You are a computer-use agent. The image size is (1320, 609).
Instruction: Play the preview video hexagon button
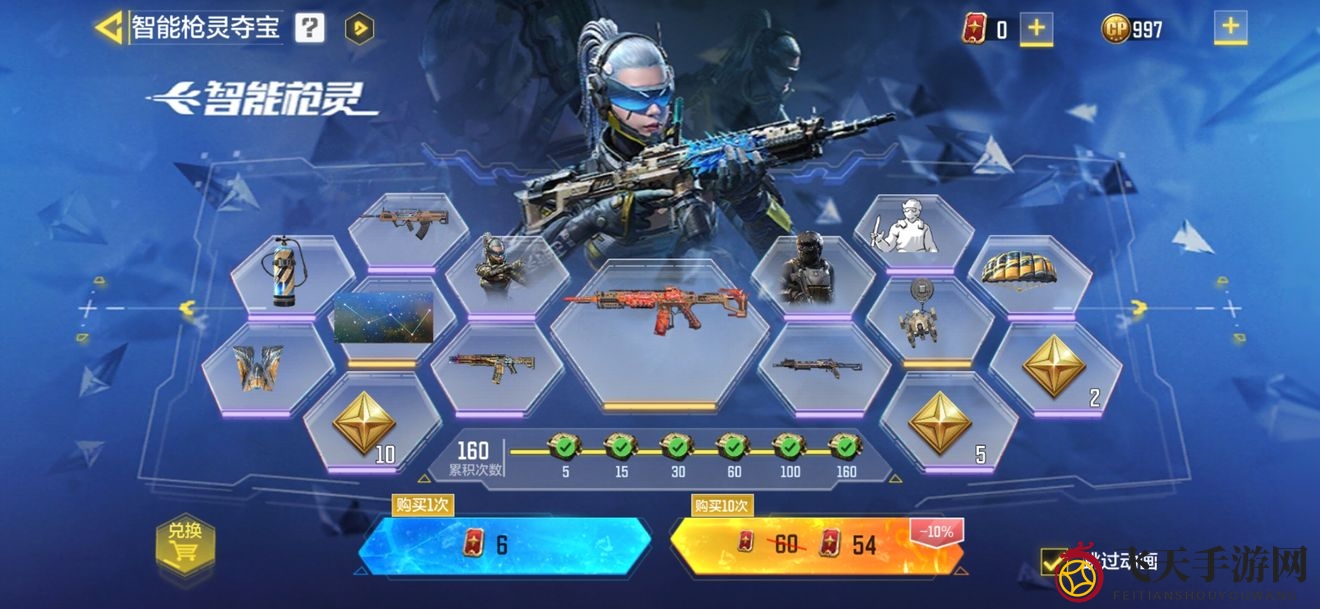point(359,28)
